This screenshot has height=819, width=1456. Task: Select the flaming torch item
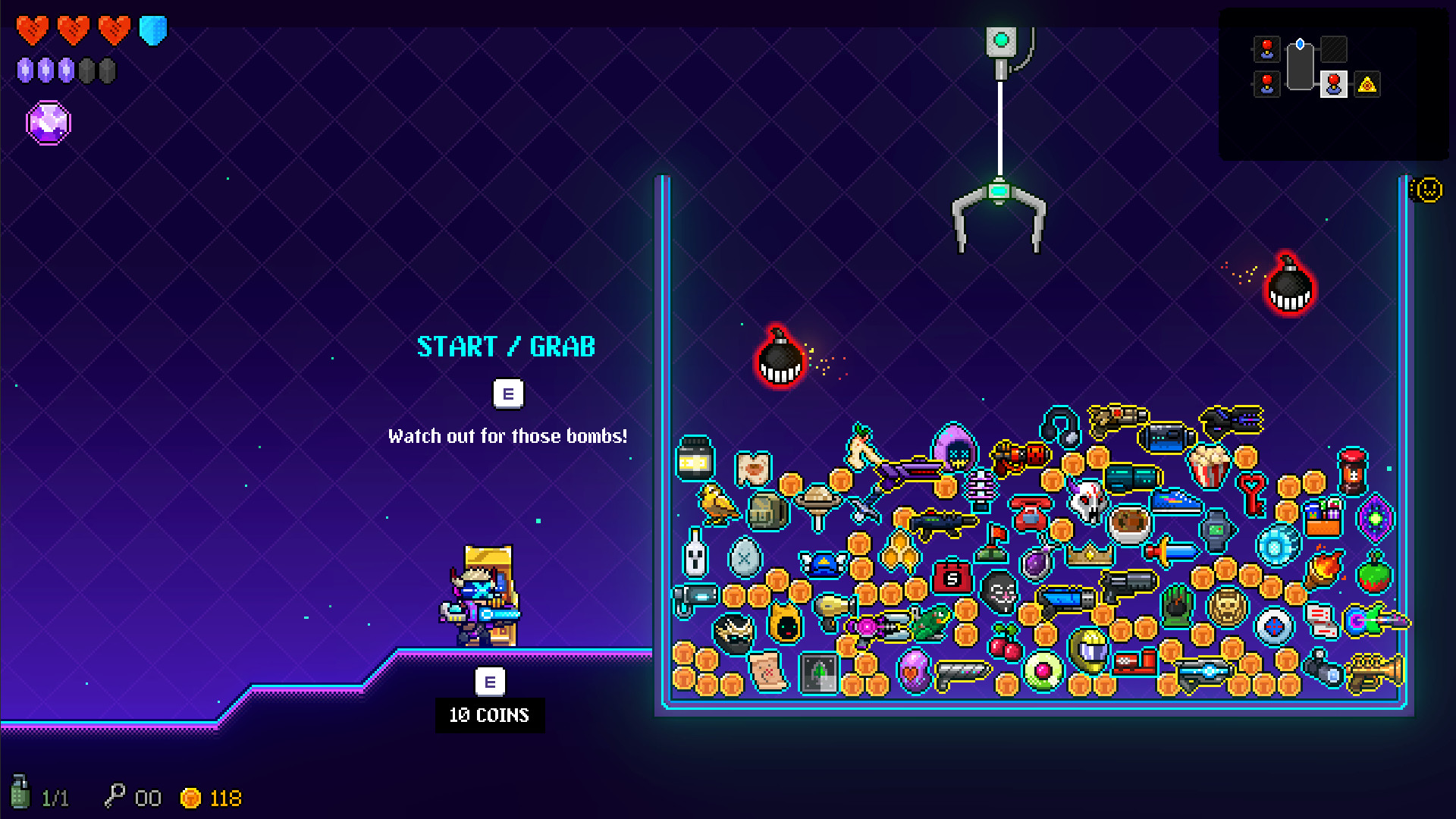pos(1324,569)
